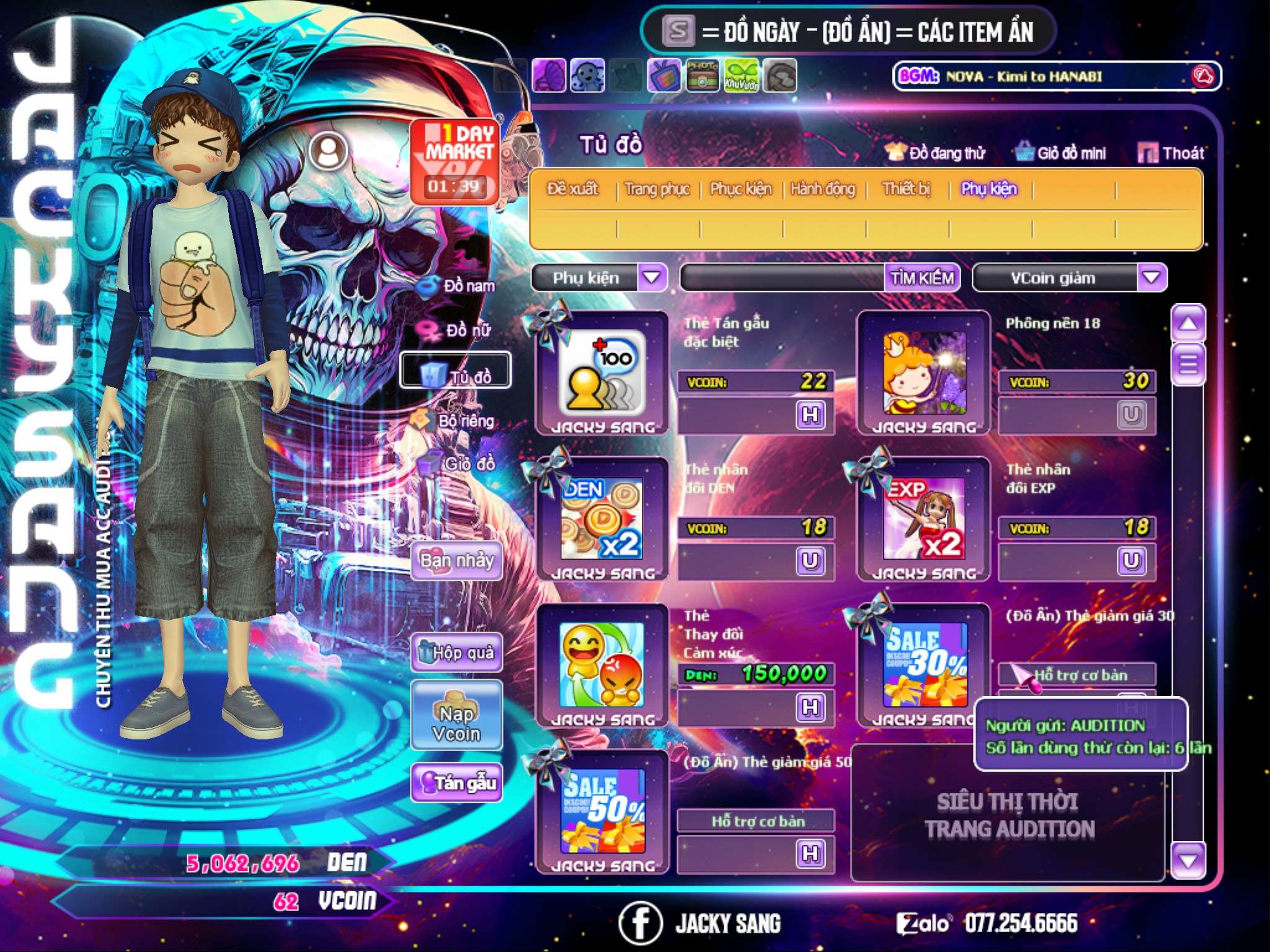Image resolution: width=1270 pixels, height=952 pixels.
Task: Go to Tán gẫu chat
Action: click(456, 783)
